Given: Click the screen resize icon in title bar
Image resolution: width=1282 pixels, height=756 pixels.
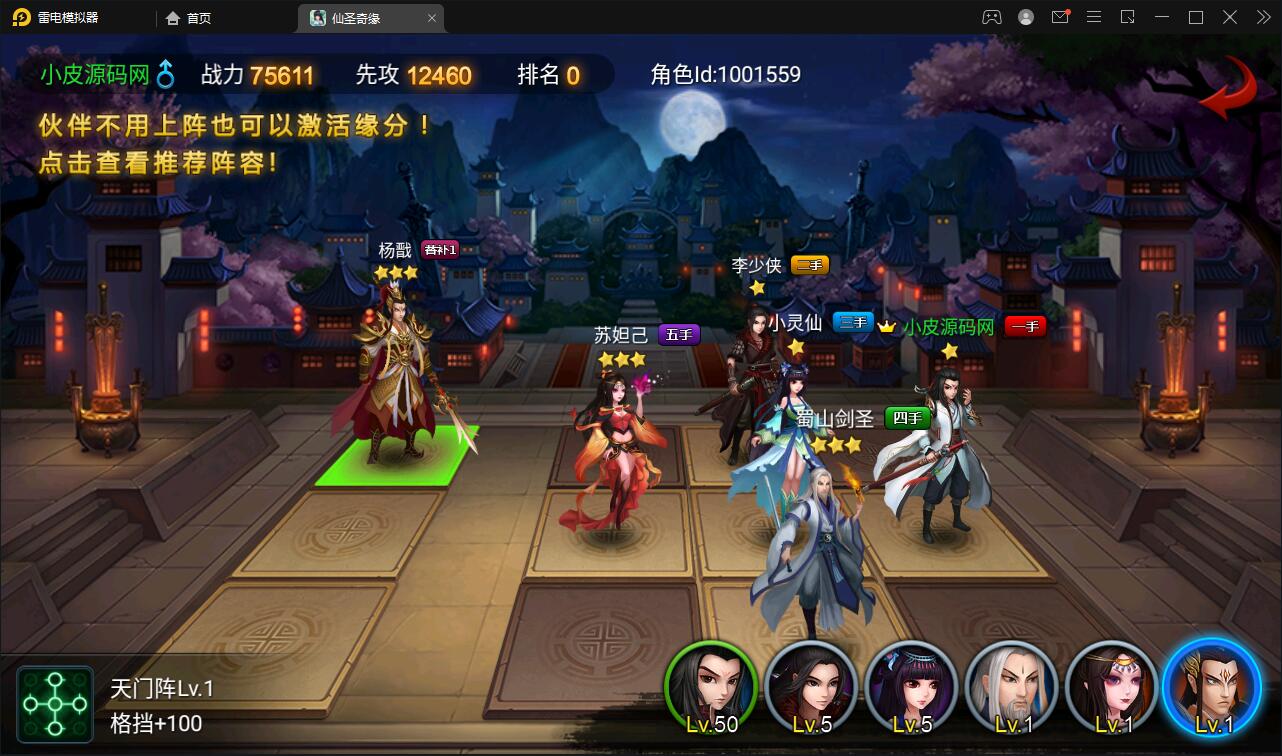Looking at the screenshot, I should [1127, 17].
